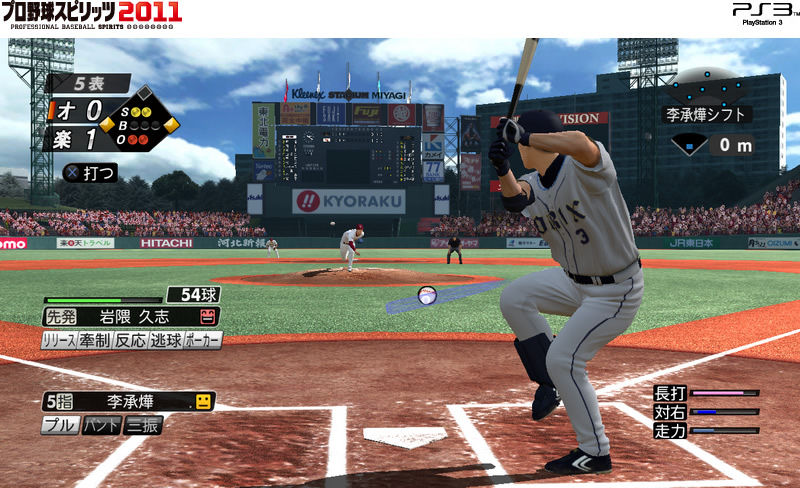The width and height of the screenshot is (800, 488).
Task: Select the 逃球 pitcher trait tag
Action: (x=165, y=340)
